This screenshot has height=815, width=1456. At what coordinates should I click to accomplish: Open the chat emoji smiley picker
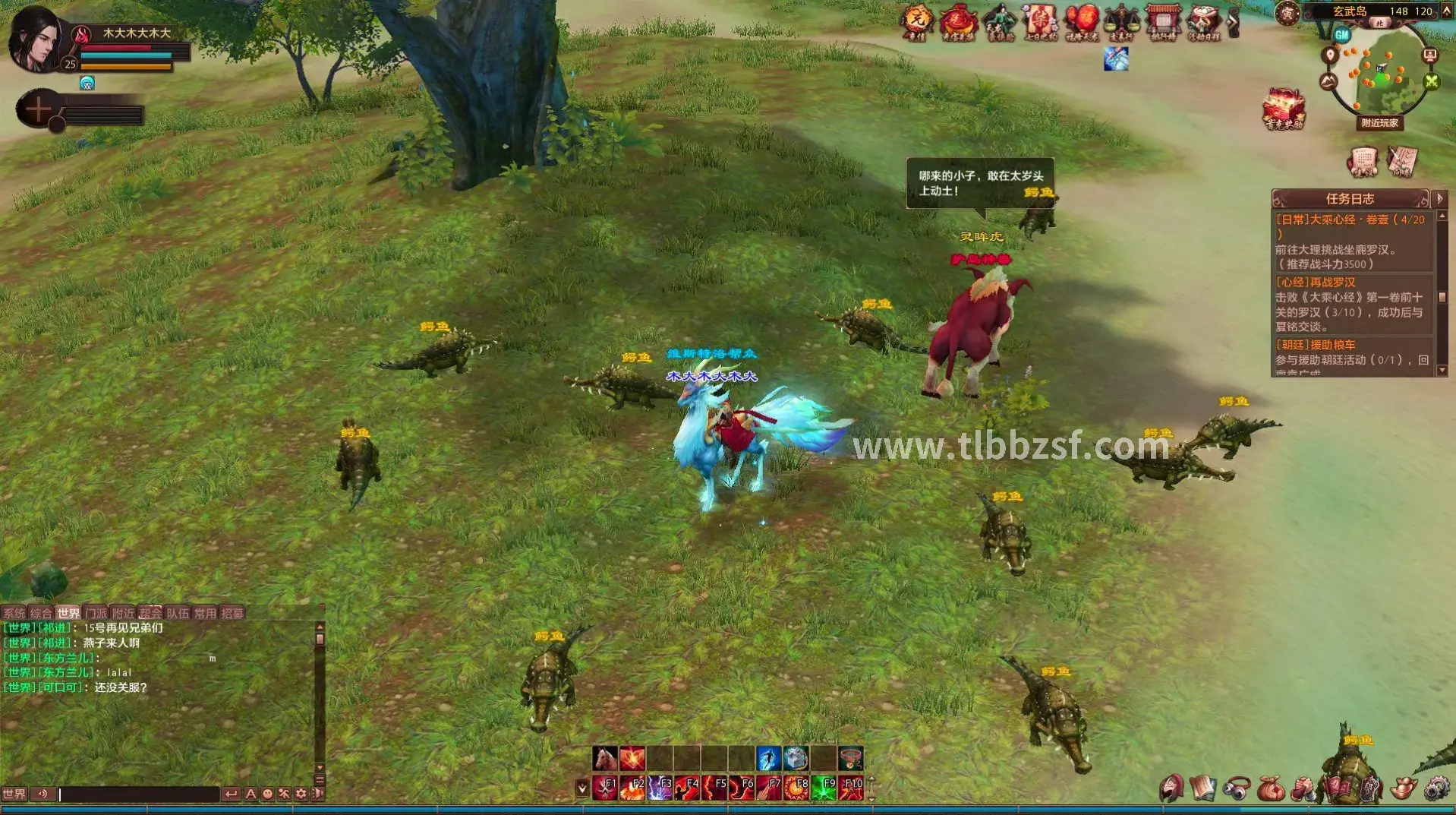click(267, 794)
